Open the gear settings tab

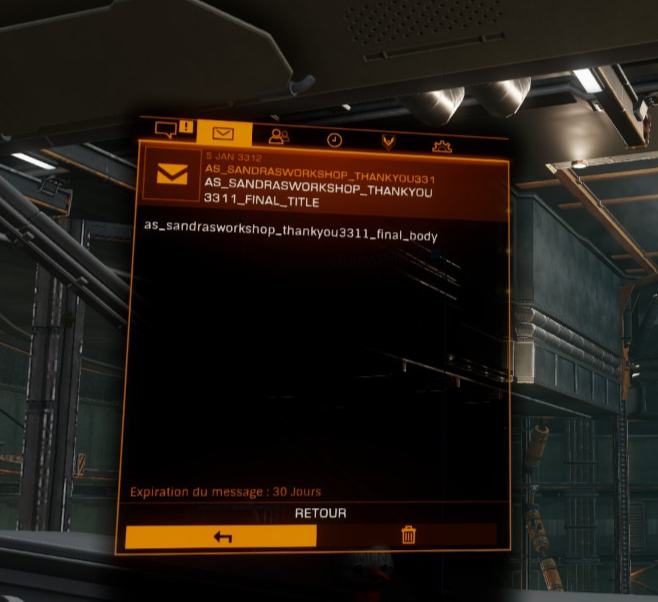click(441, 146)
